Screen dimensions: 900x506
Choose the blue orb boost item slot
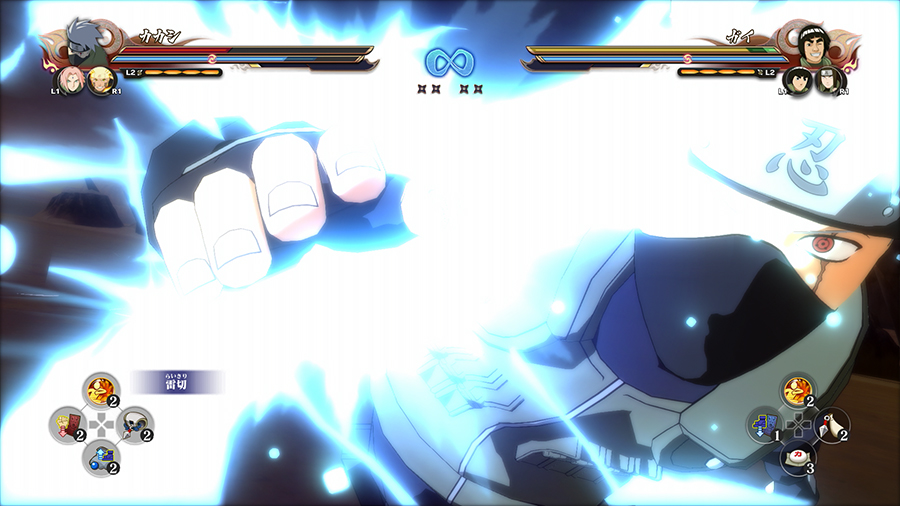pyautogui.click(x=99, y=458)
